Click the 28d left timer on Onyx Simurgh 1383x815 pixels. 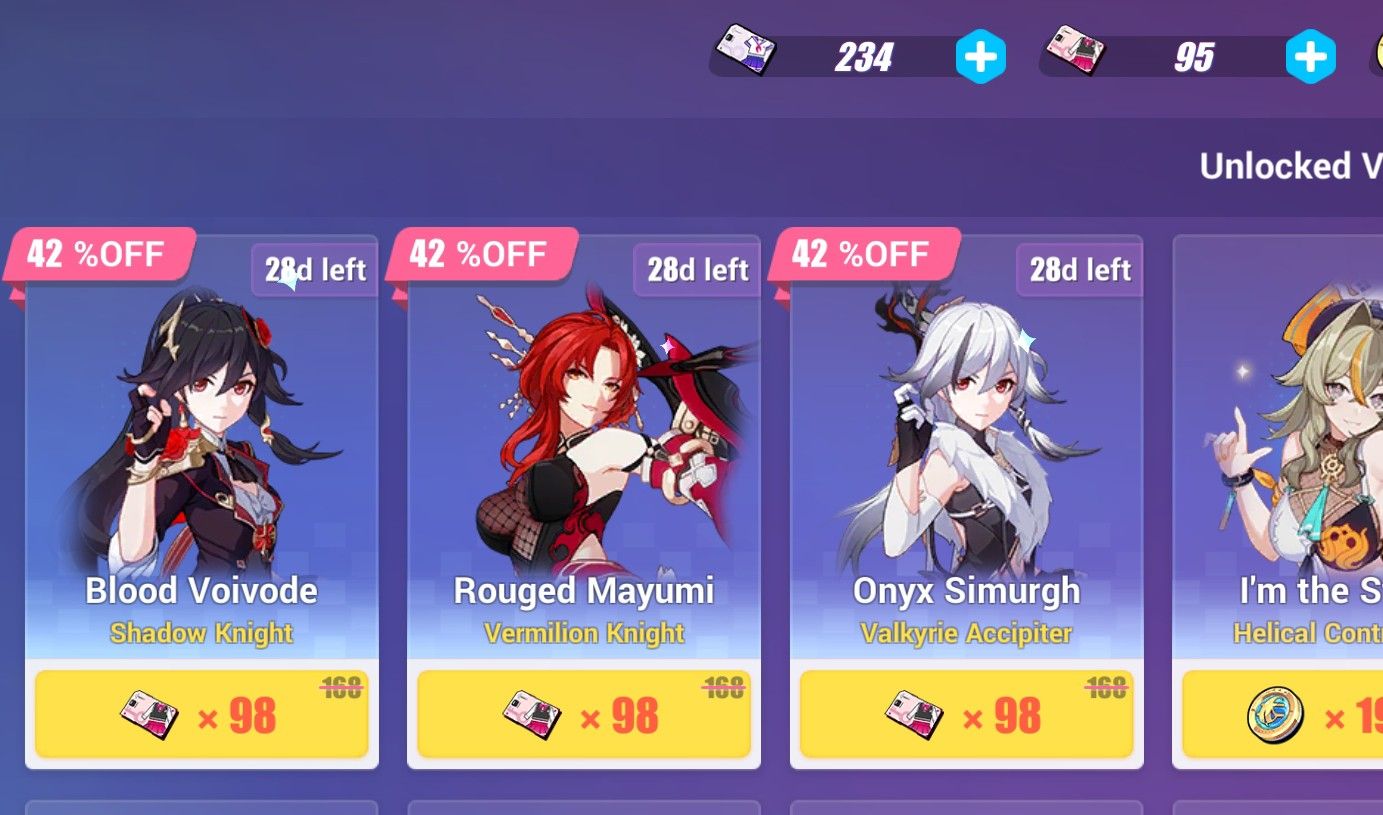(1078, 269)
